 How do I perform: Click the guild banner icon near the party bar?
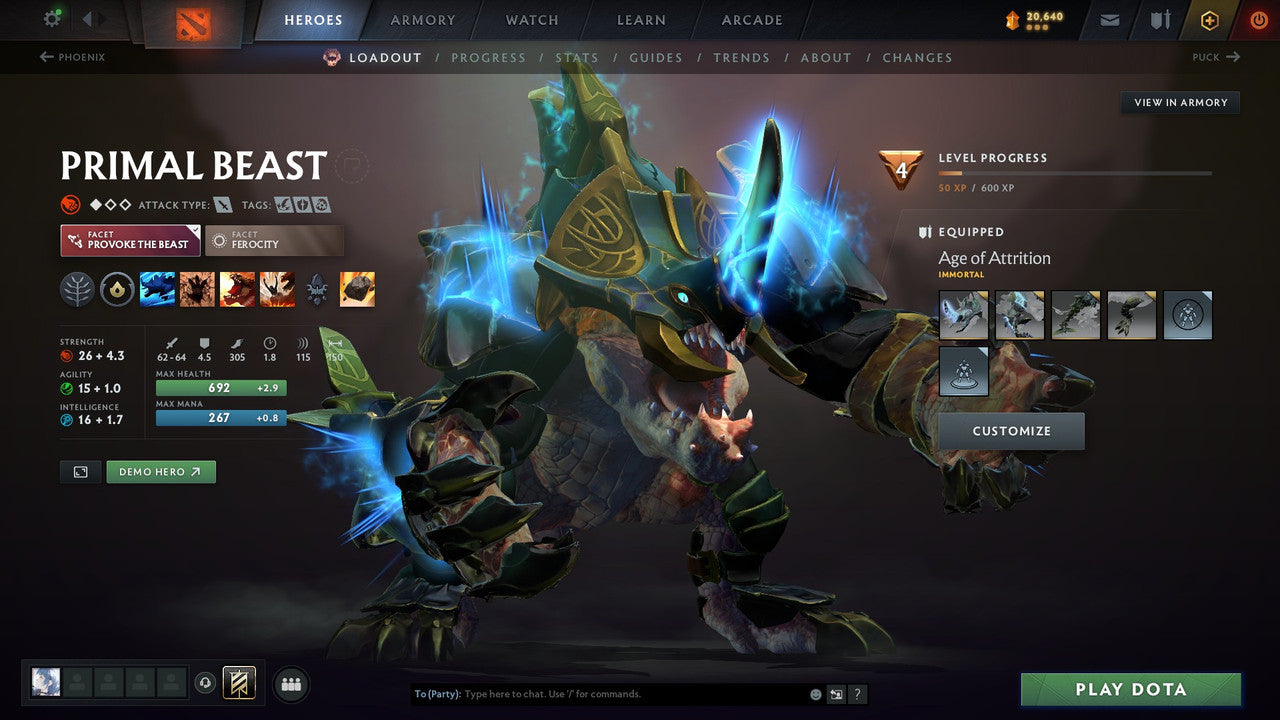tap(237, 683)
